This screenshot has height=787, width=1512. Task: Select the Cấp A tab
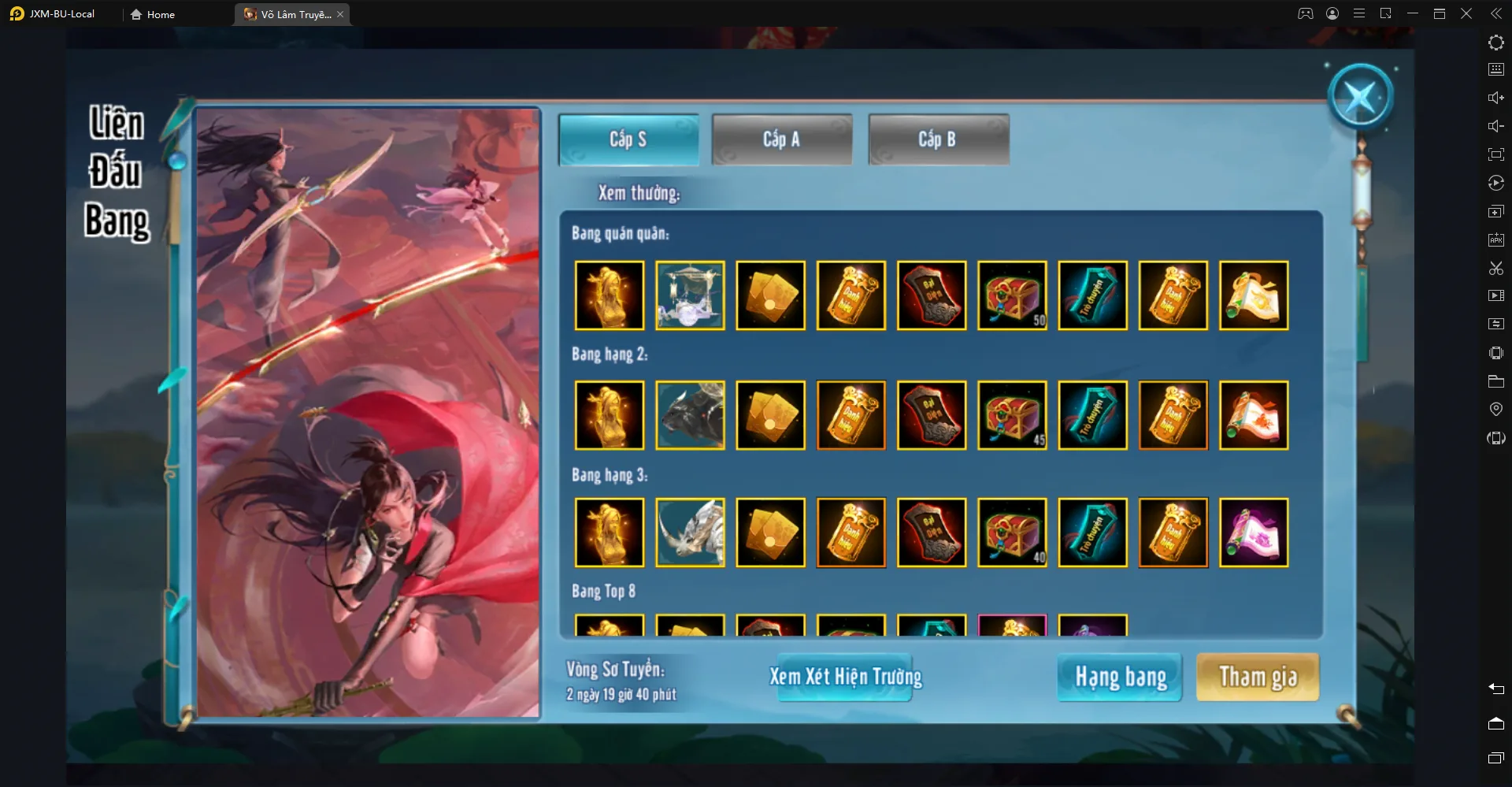[781, 139]
